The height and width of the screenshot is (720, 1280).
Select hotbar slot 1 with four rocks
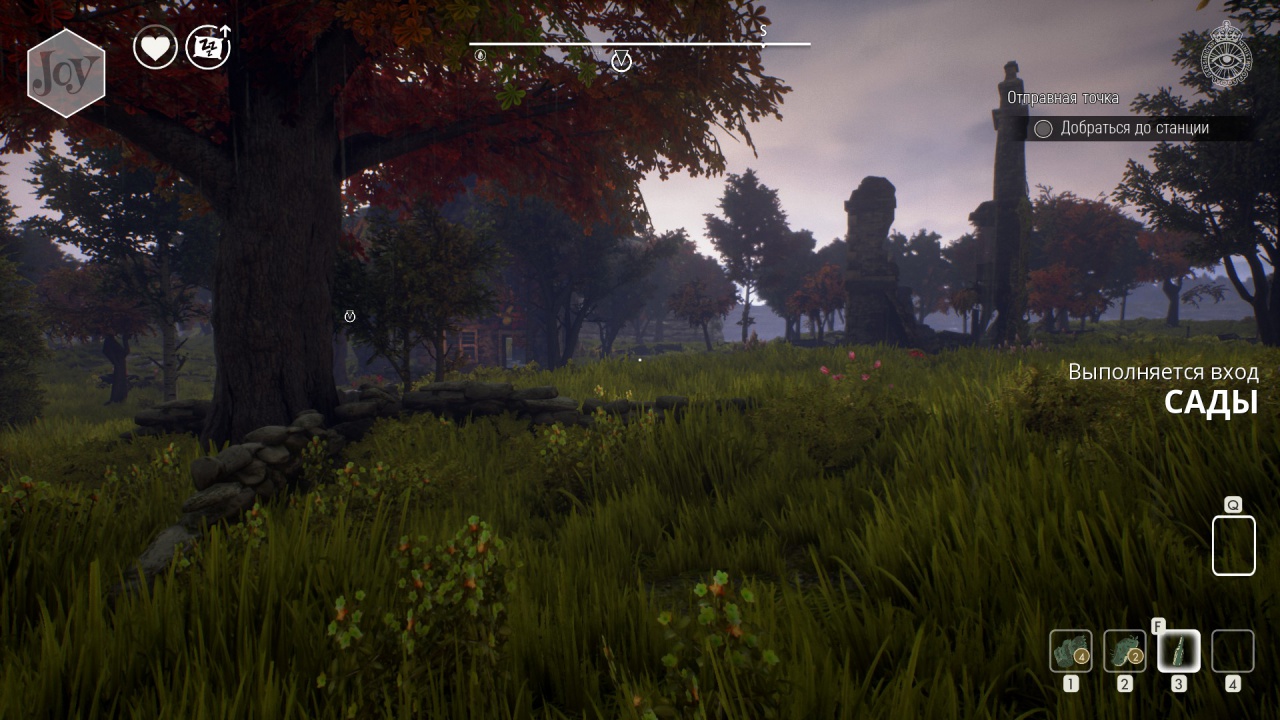(x=1071, y=651)
